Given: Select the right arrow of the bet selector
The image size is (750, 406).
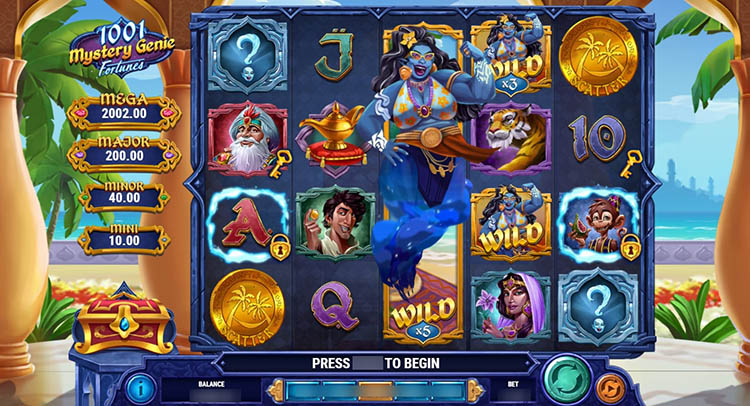Looking at the screenshot, I should coord(474,389).
